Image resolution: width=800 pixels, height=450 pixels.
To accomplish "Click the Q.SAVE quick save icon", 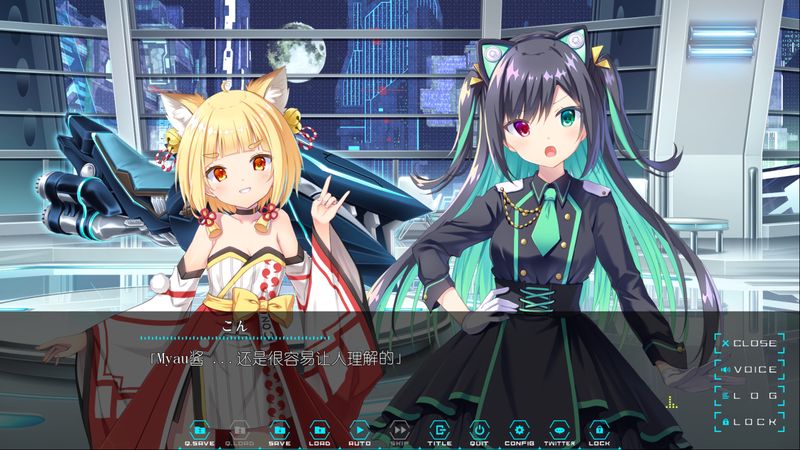I will coord(199,430).
